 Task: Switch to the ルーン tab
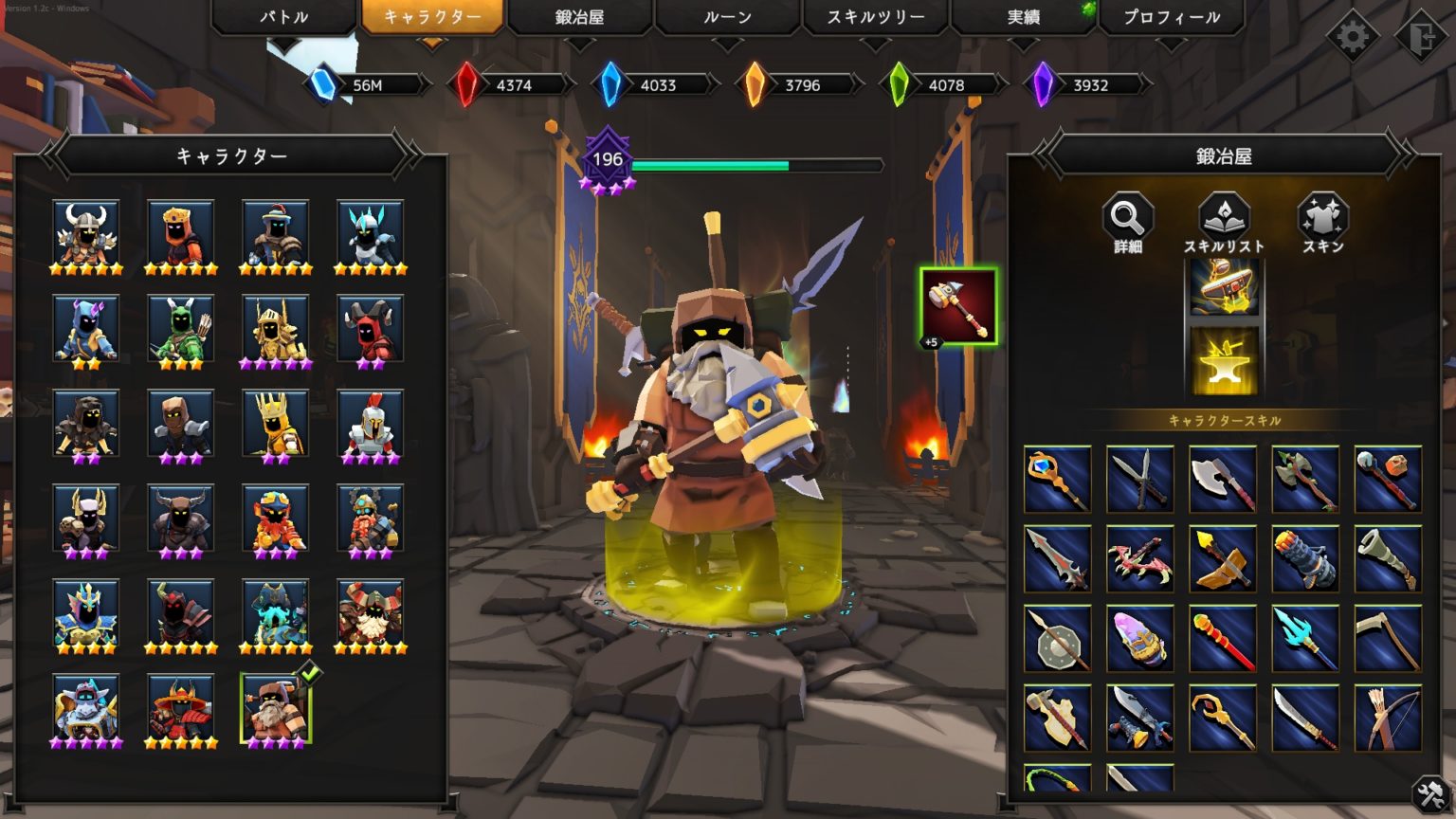pos(727,17)
